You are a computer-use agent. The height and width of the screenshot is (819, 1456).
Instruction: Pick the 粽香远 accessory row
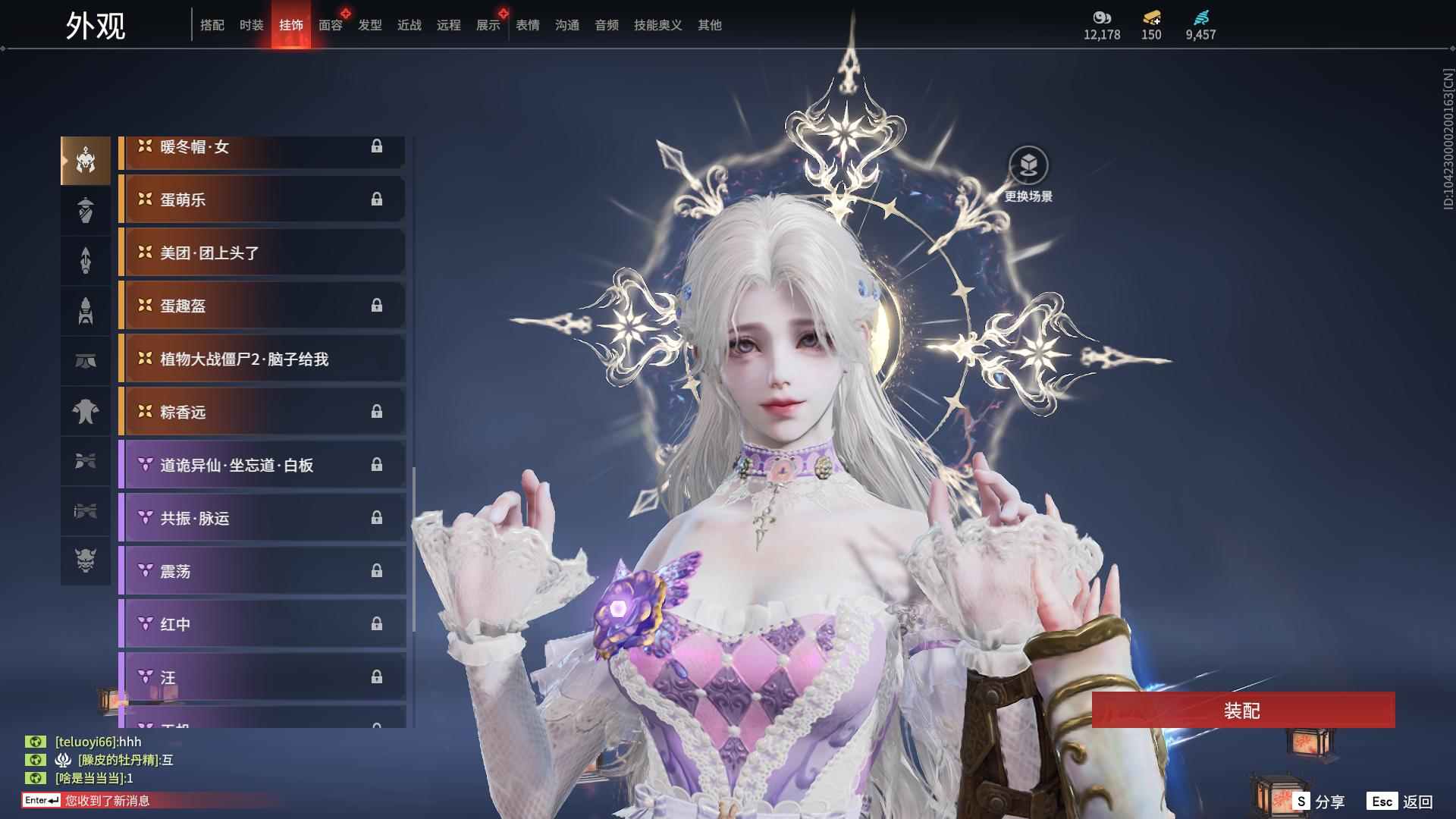[x=262, y=412]
